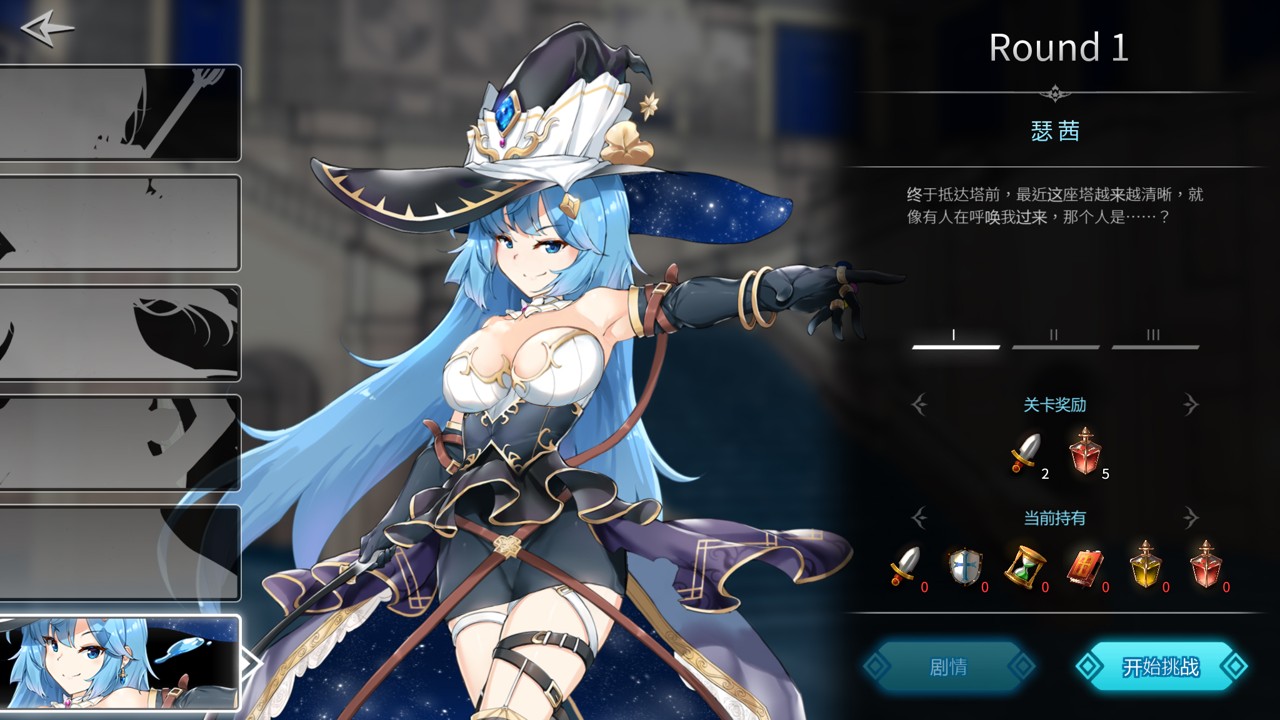Start the challenge with 开始挑战 button
Image resolution: width=1280 pixels, height=720 pixels.
click(x=1161, y=667)
